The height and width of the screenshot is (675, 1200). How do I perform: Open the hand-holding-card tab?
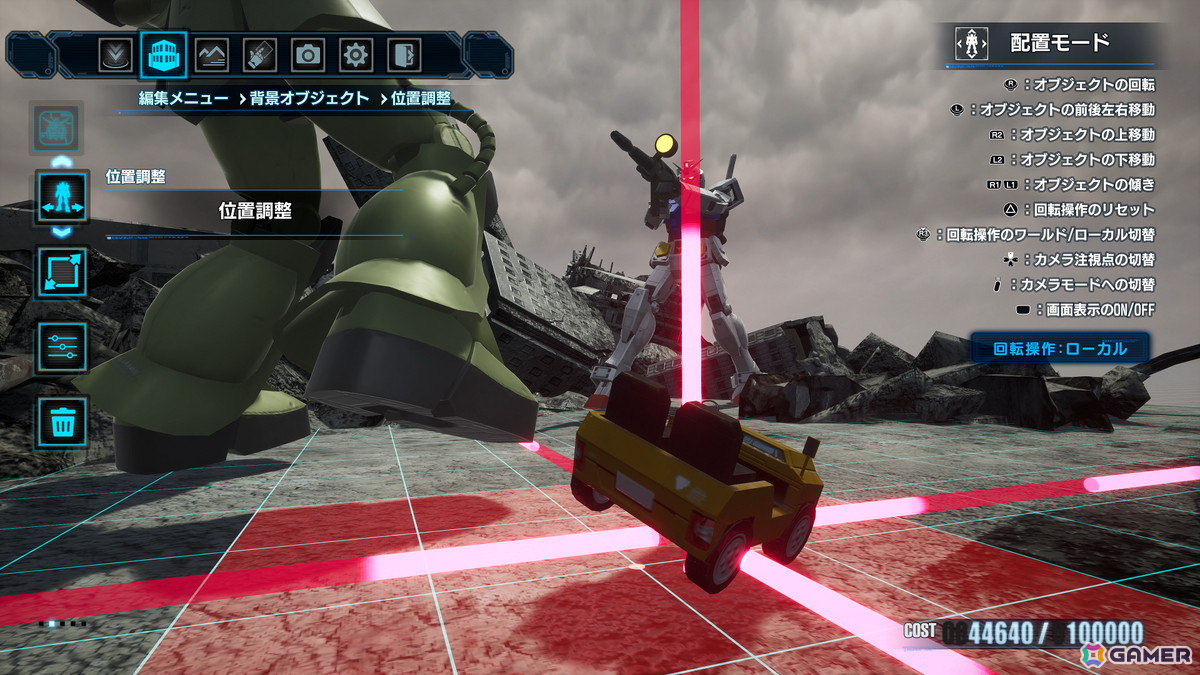[259, 54]
